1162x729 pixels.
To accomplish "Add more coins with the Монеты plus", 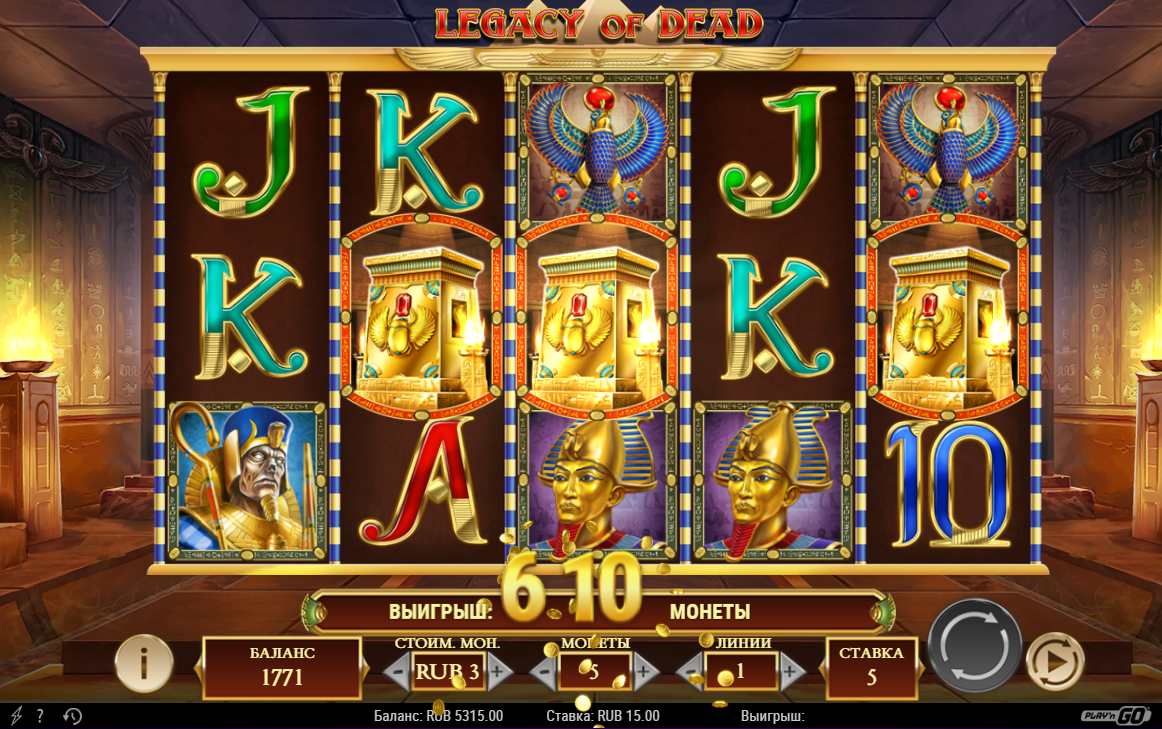I will point(644,671).
